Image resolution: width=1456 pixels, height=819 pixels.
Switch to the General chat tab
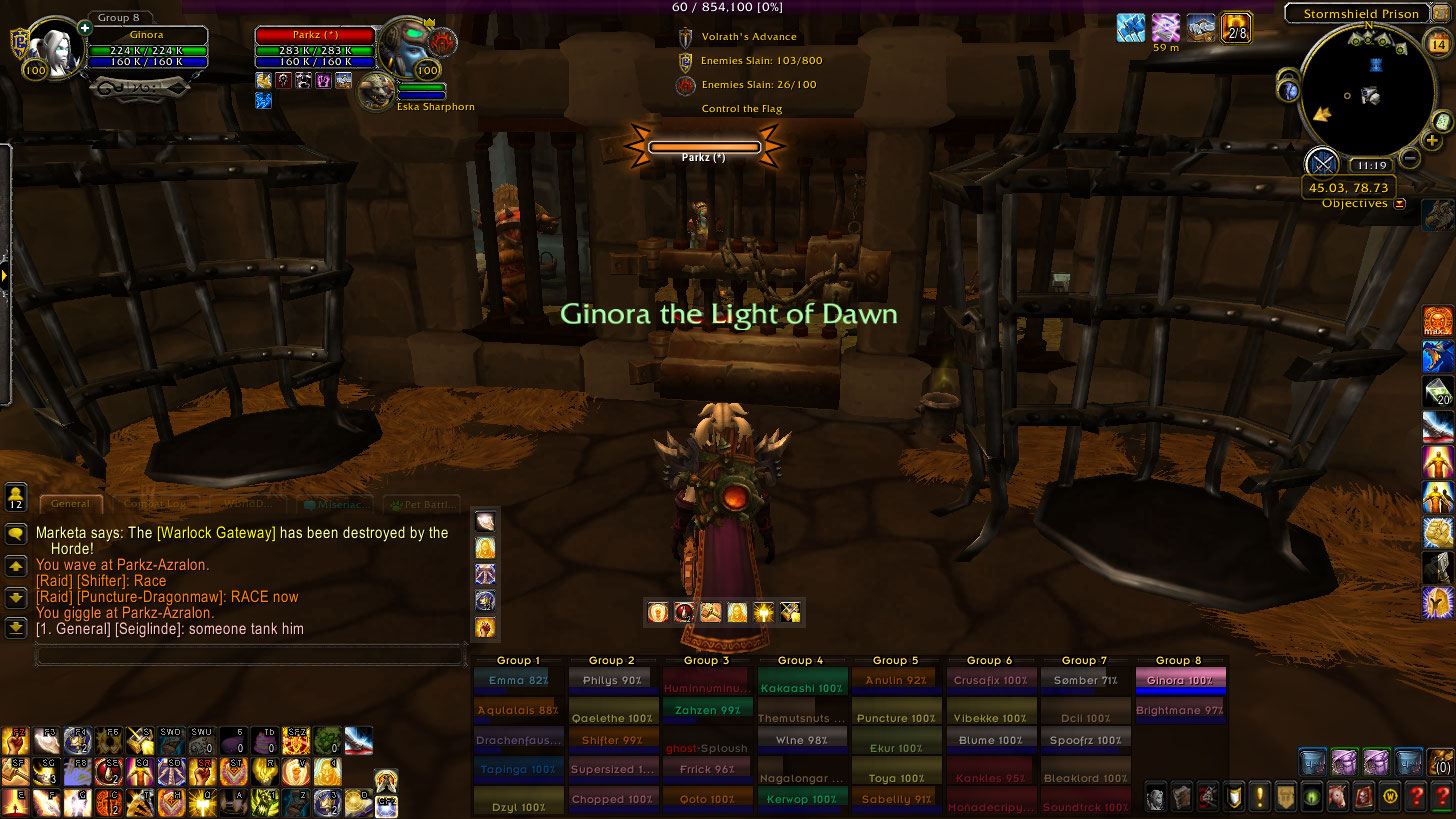coord(70,504)
